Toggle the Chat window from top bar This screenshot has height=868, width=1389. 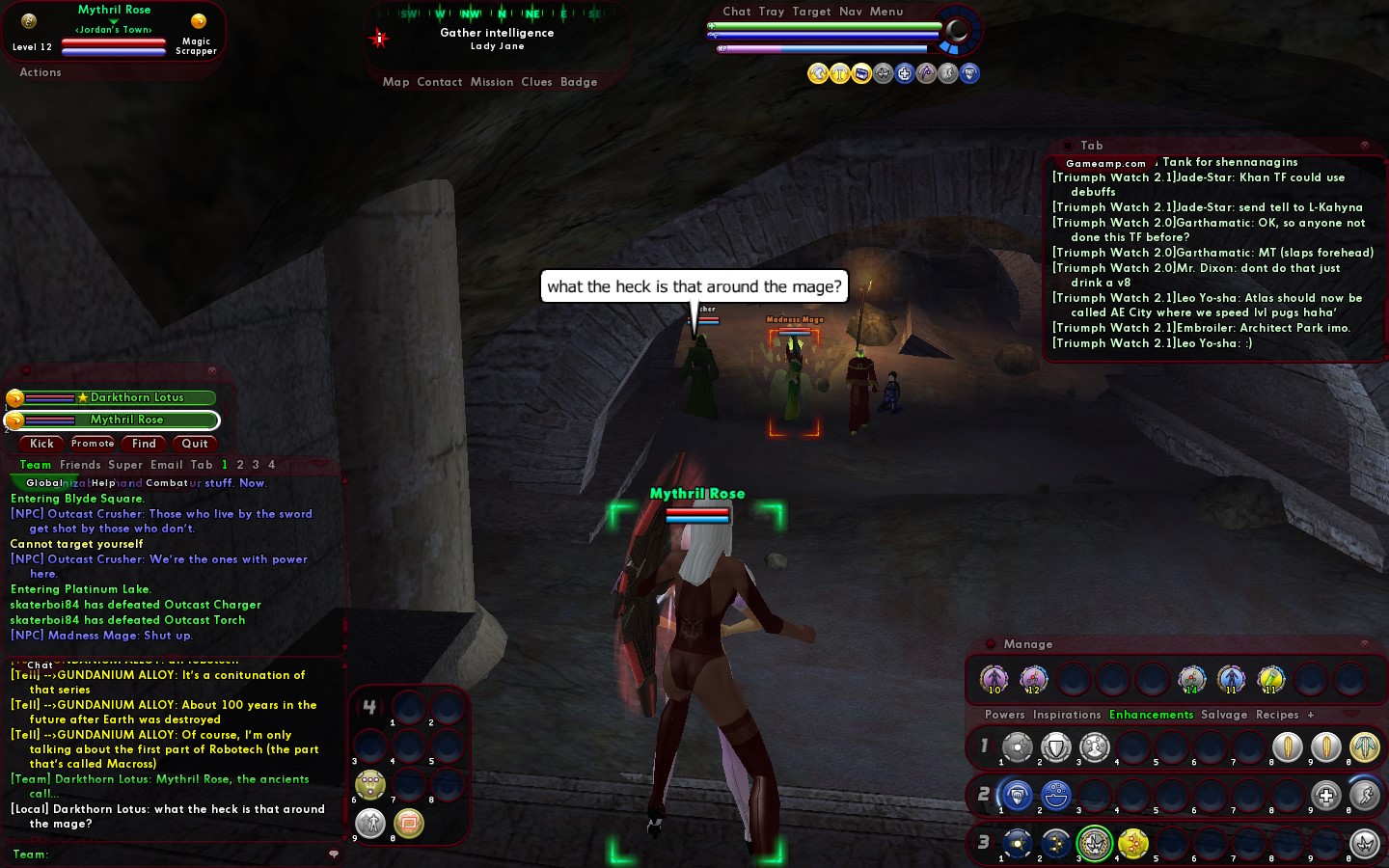click(x=737, y=12)
